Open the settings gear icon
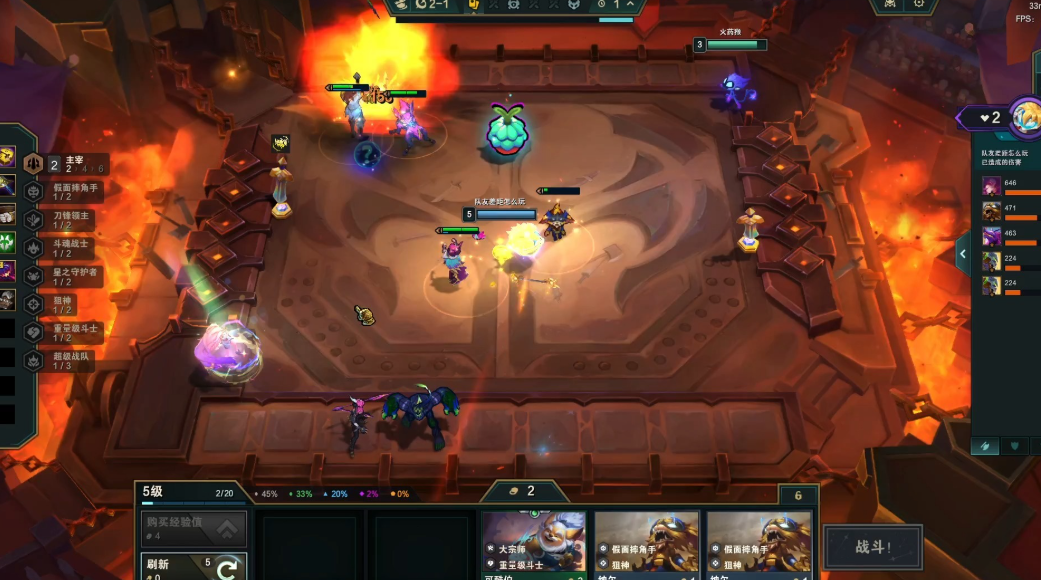 pos(919,5)
